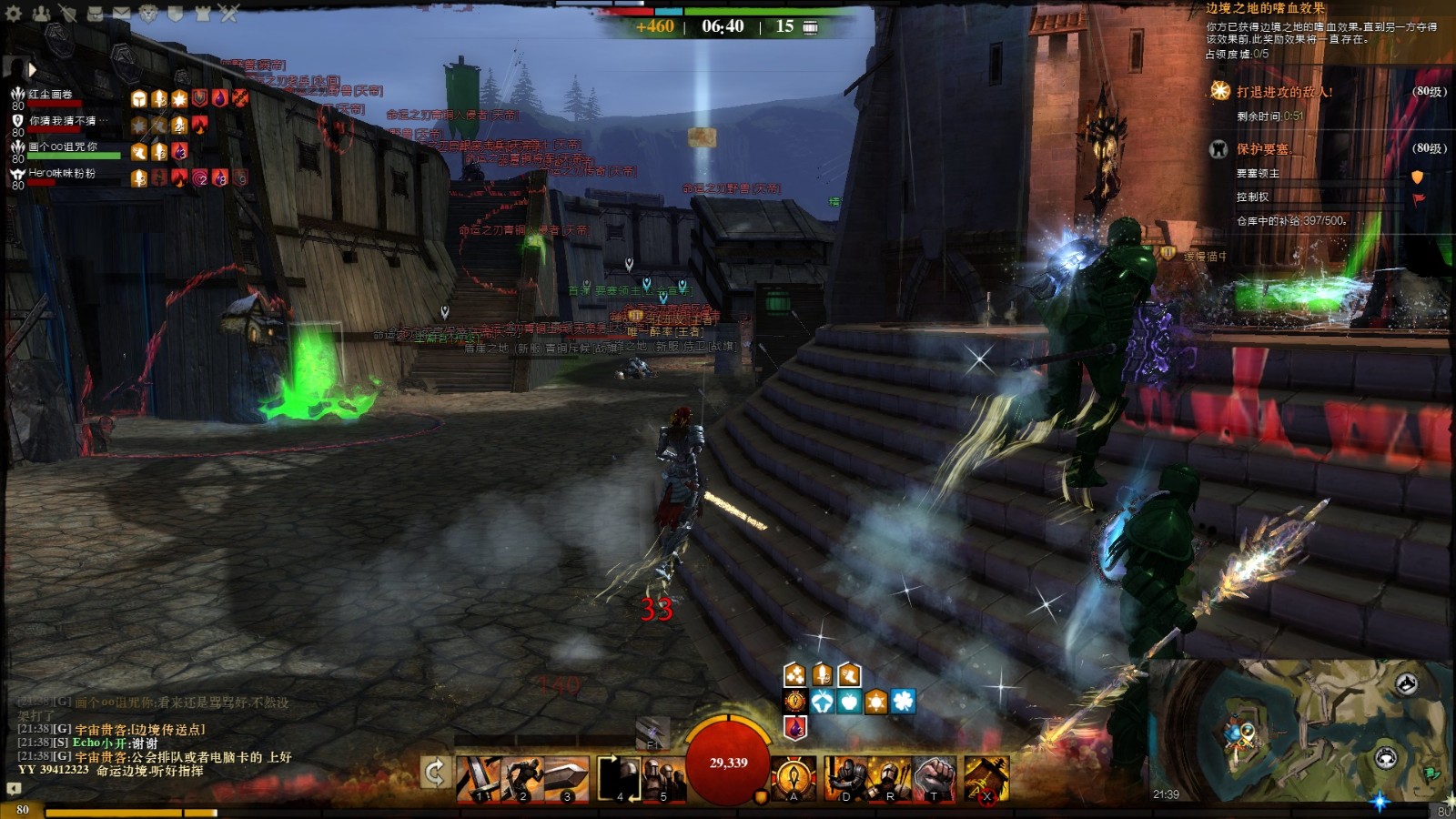Activate the weapon swap button
The width and height of the screenshot is (1456, 819).
[x=435, y=774]
